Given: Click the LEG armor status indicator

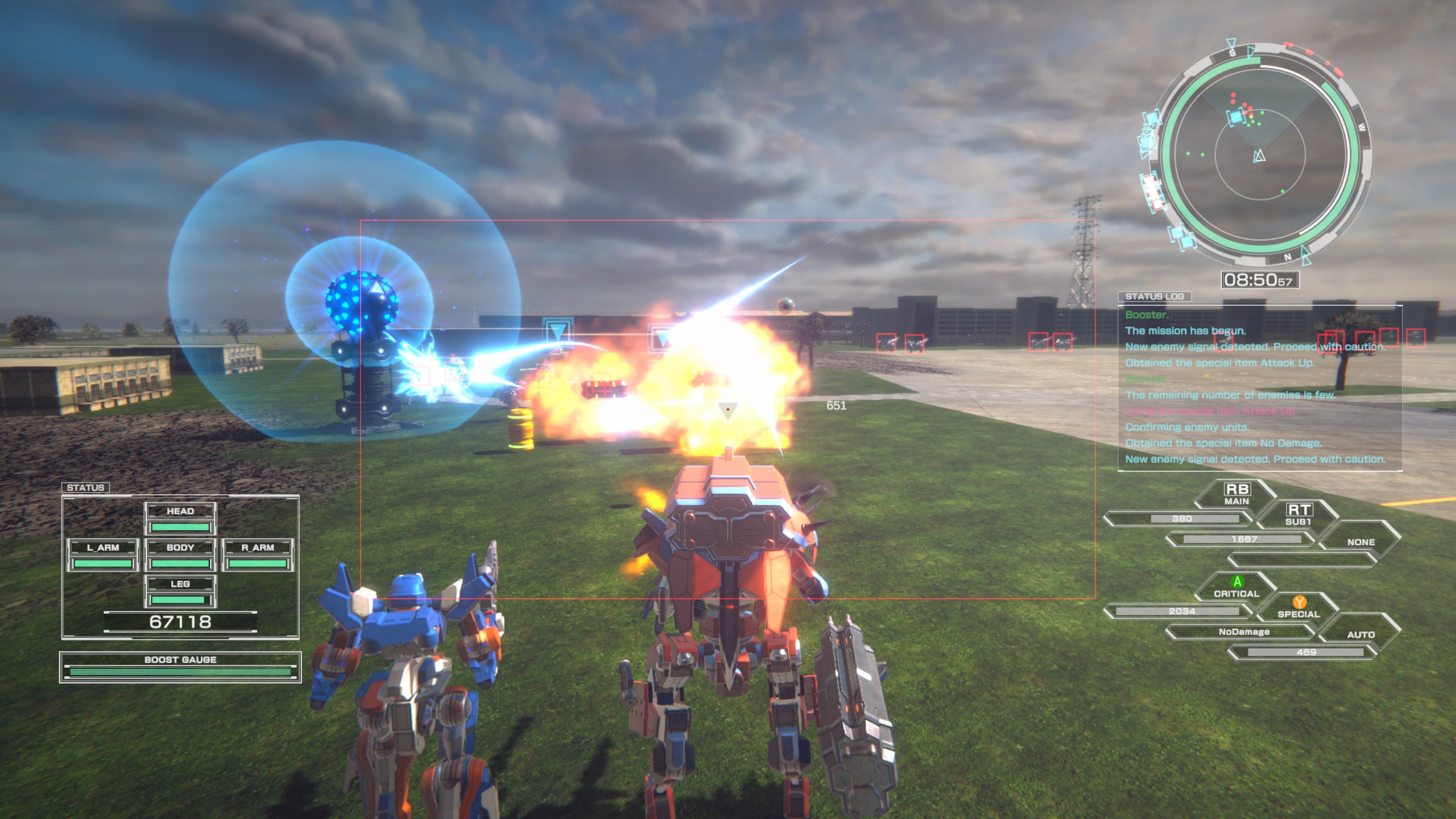Looking at the screenshot, I should coord(181,583).
